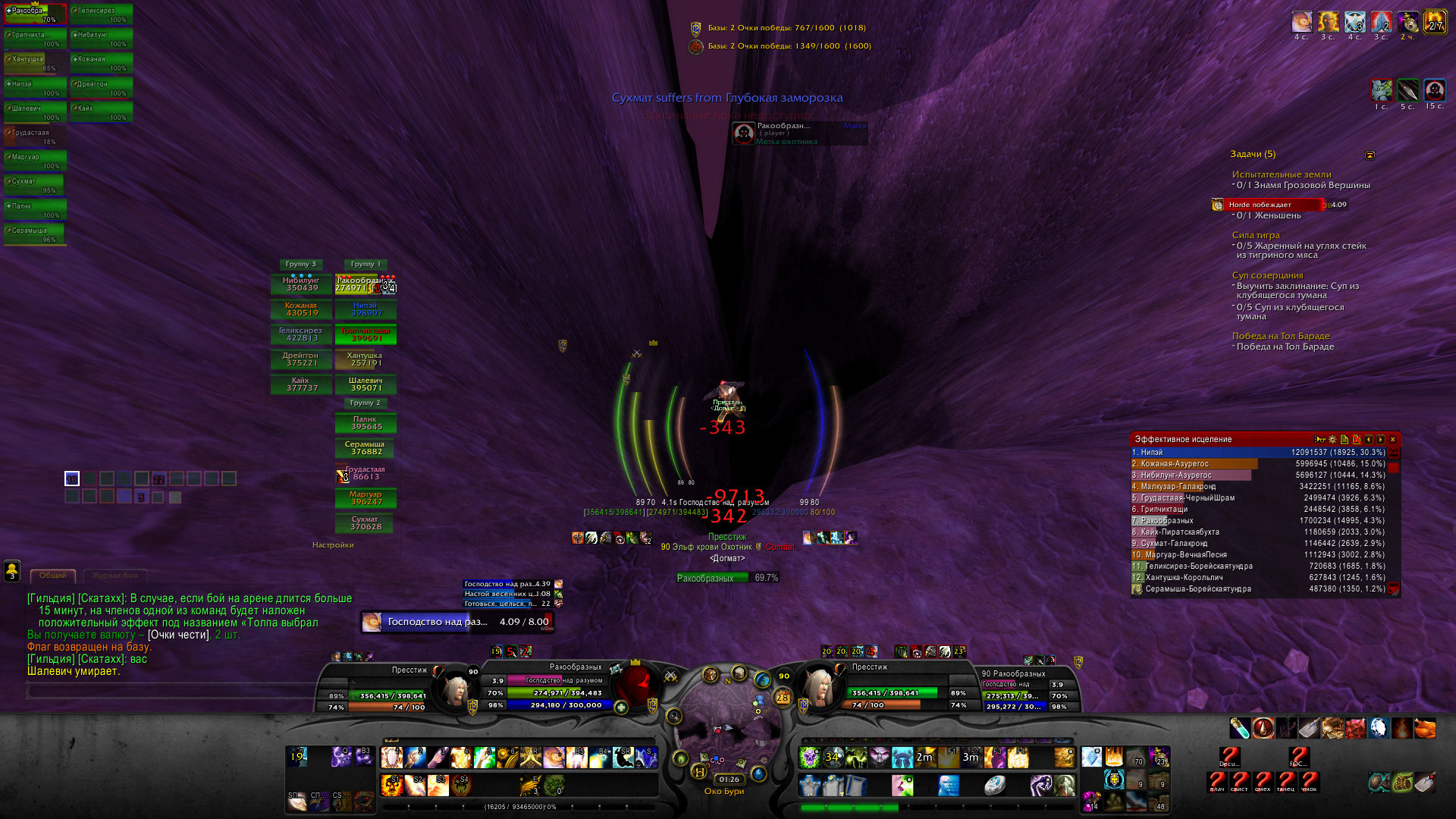This screenshot has width=1456, height=819.
Task: Open the healing meter gear settings
Action: [x=1332, y=440]
